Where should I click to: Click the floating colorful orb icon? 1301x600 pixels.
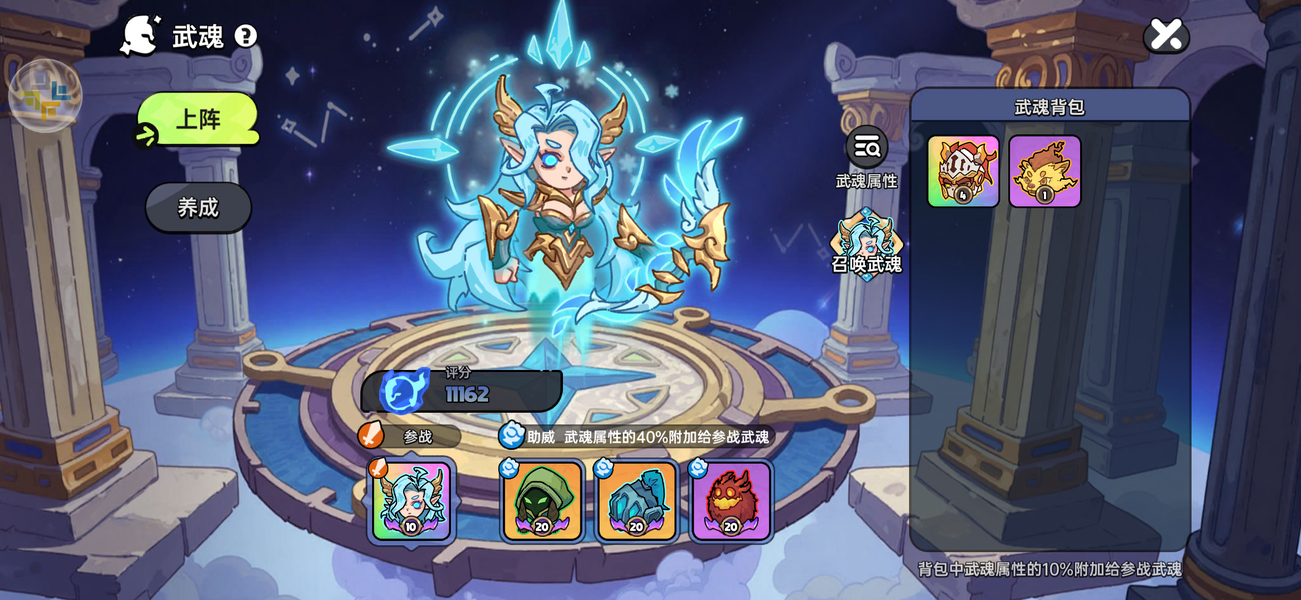coord(45,96)
